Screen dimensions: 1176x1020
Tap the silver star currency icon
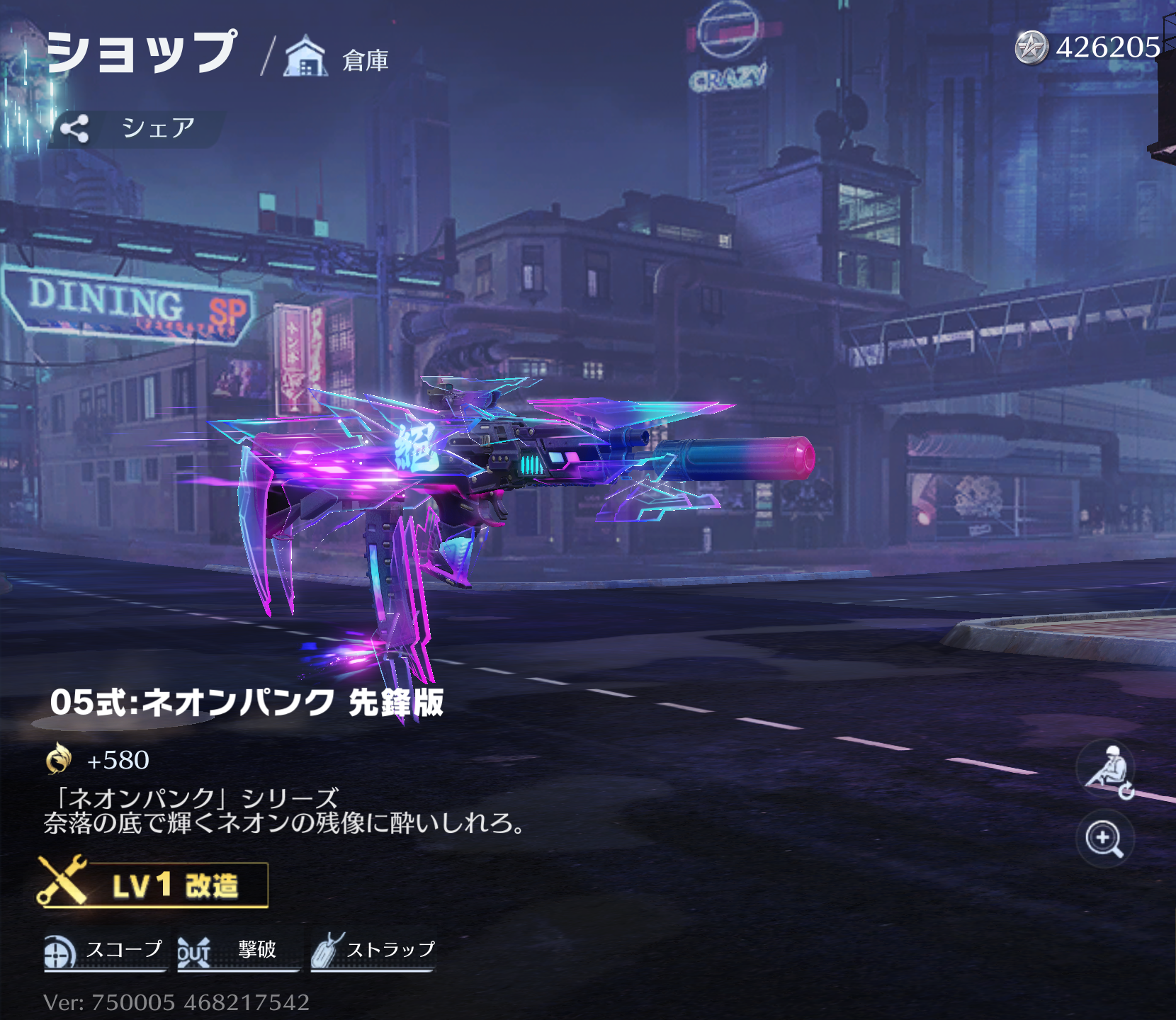coord(1031,48)
